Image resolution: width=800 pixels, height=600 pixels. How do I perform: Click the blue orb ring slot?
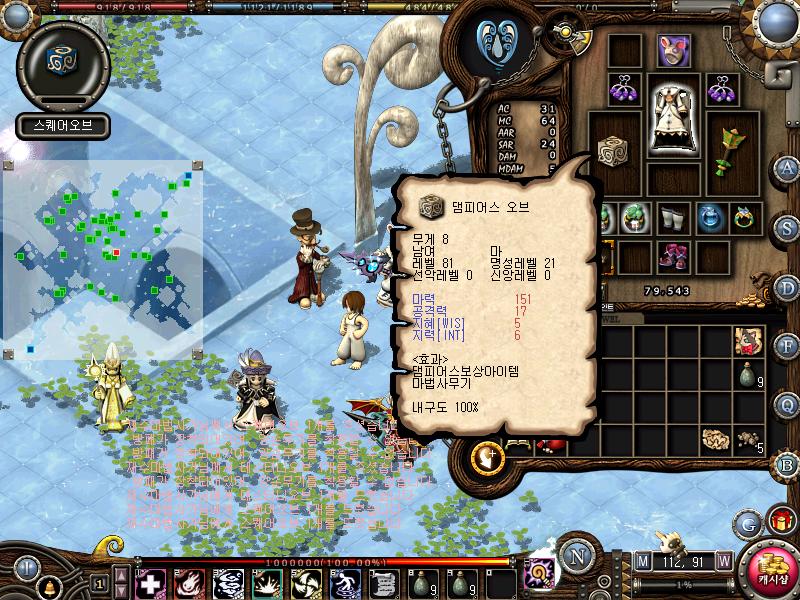coord(710,216)
